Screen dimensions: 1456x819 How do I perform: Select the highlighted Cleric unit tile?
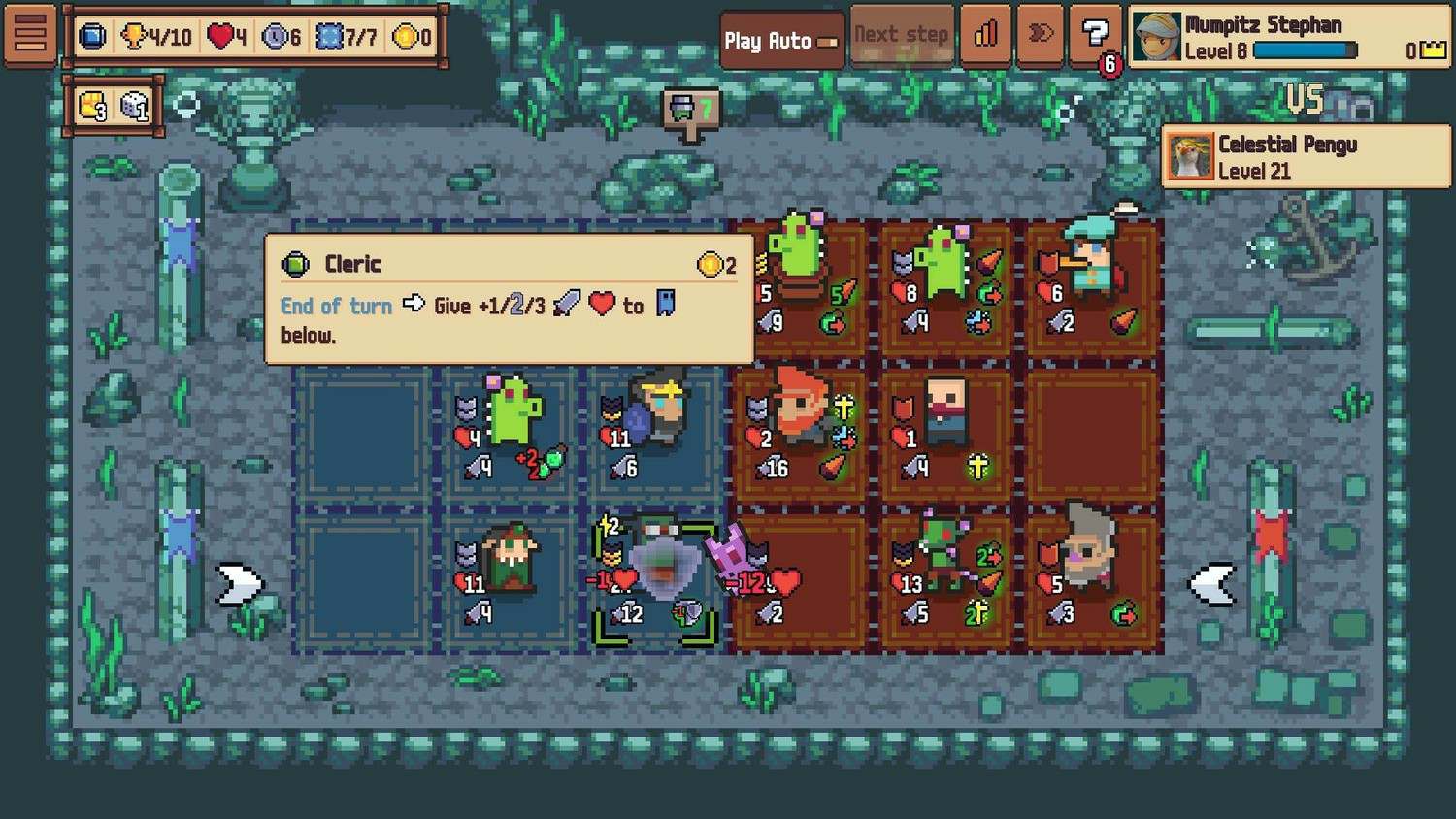point(655,581)
